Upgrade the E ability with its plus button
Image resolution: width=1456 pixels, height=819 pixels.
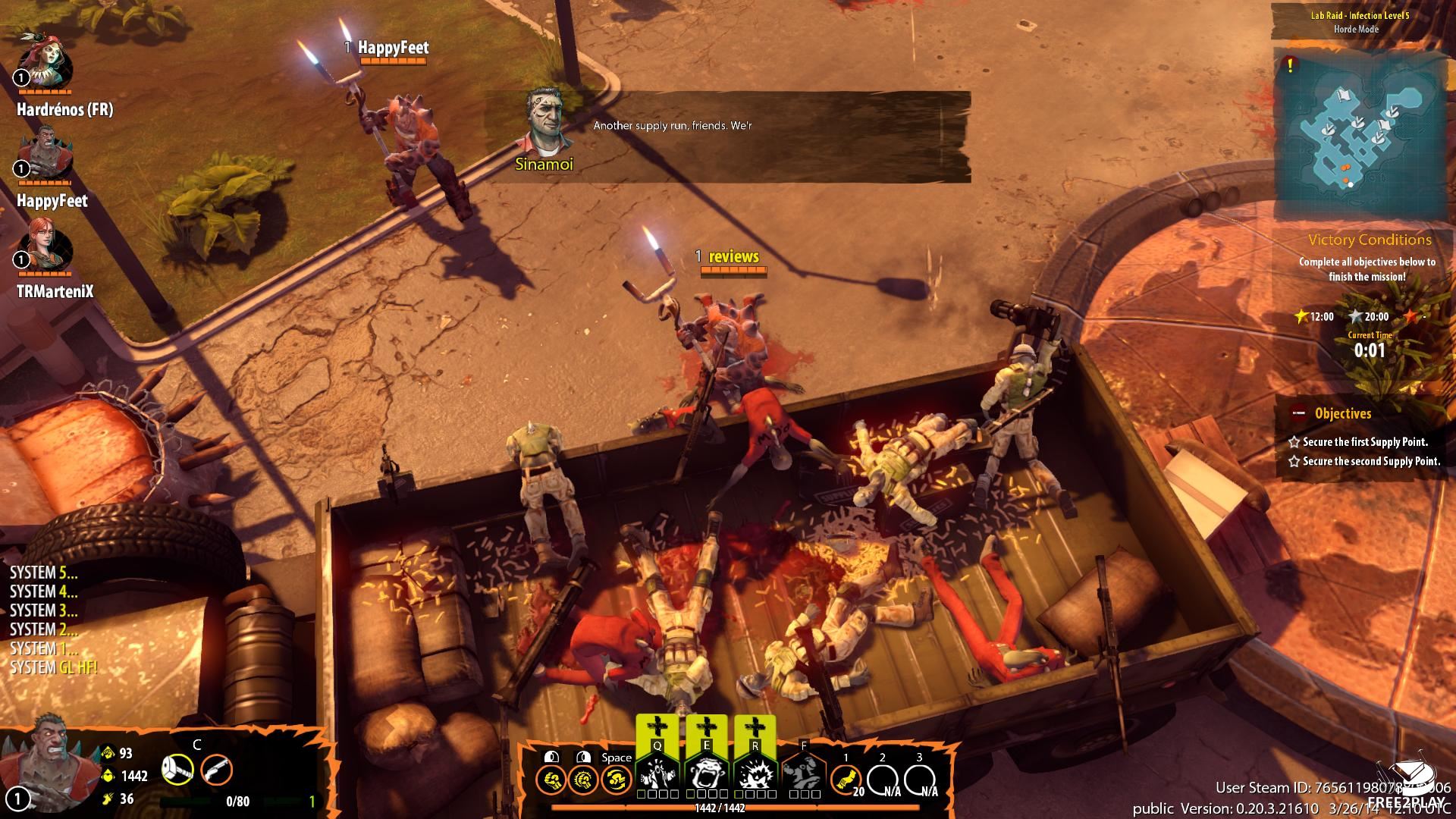pos(707,728)
